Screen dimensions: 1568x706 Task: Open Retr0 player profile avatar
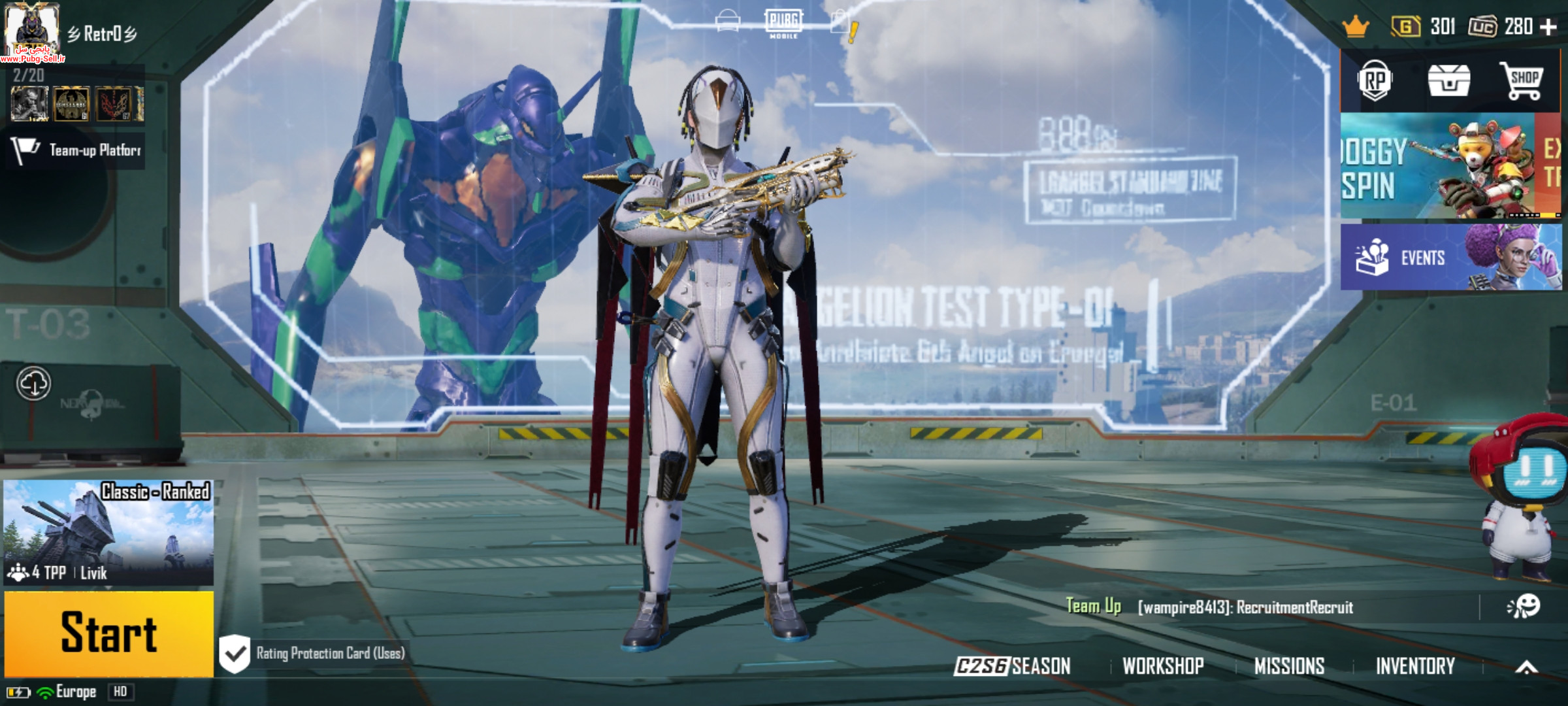coord(31,29)
